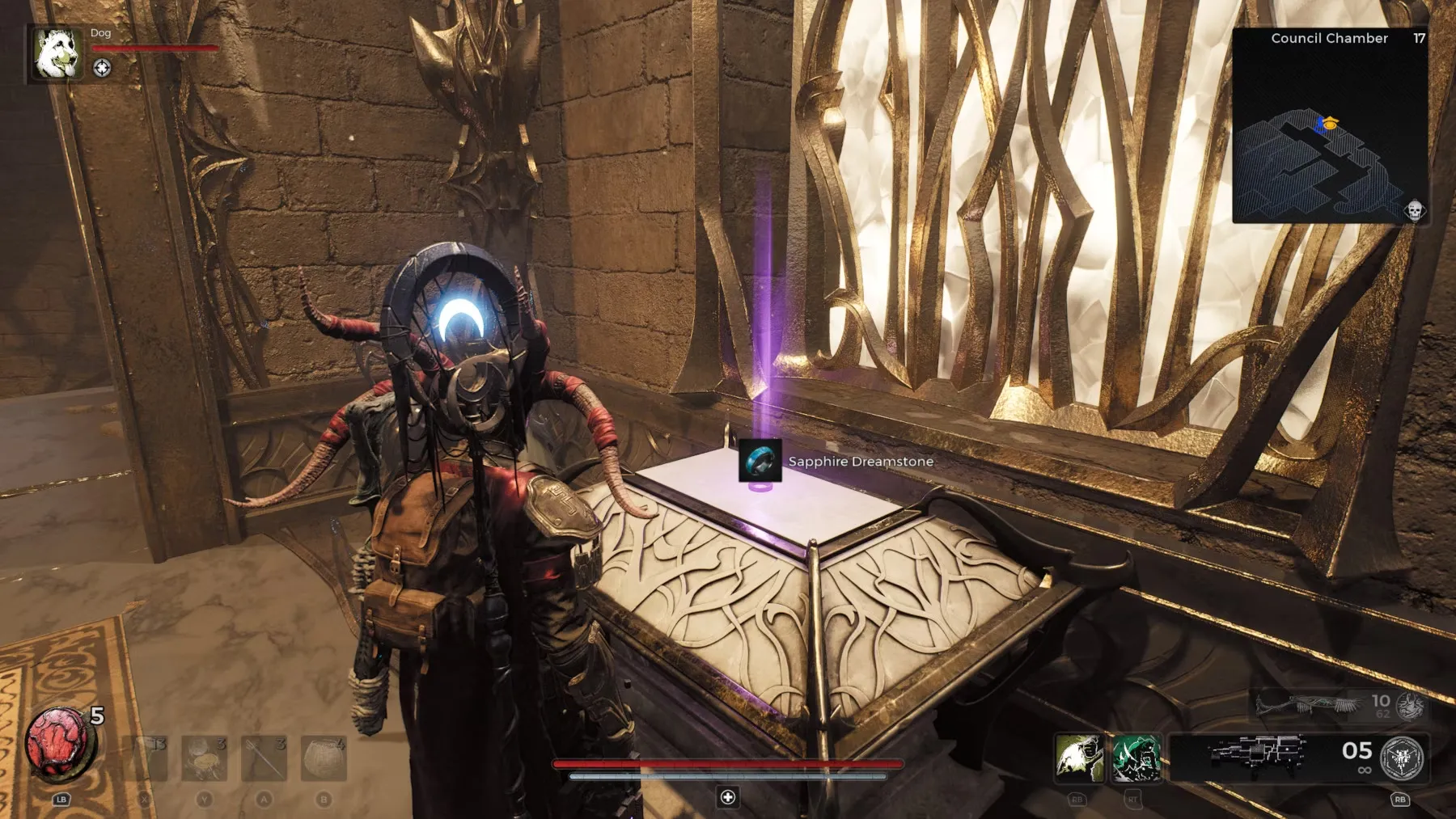The width and height of the screenshot is (1456, 819).
Task: Trigger the cube gun's circular weapon mod icon
Action: [1402, 758]
